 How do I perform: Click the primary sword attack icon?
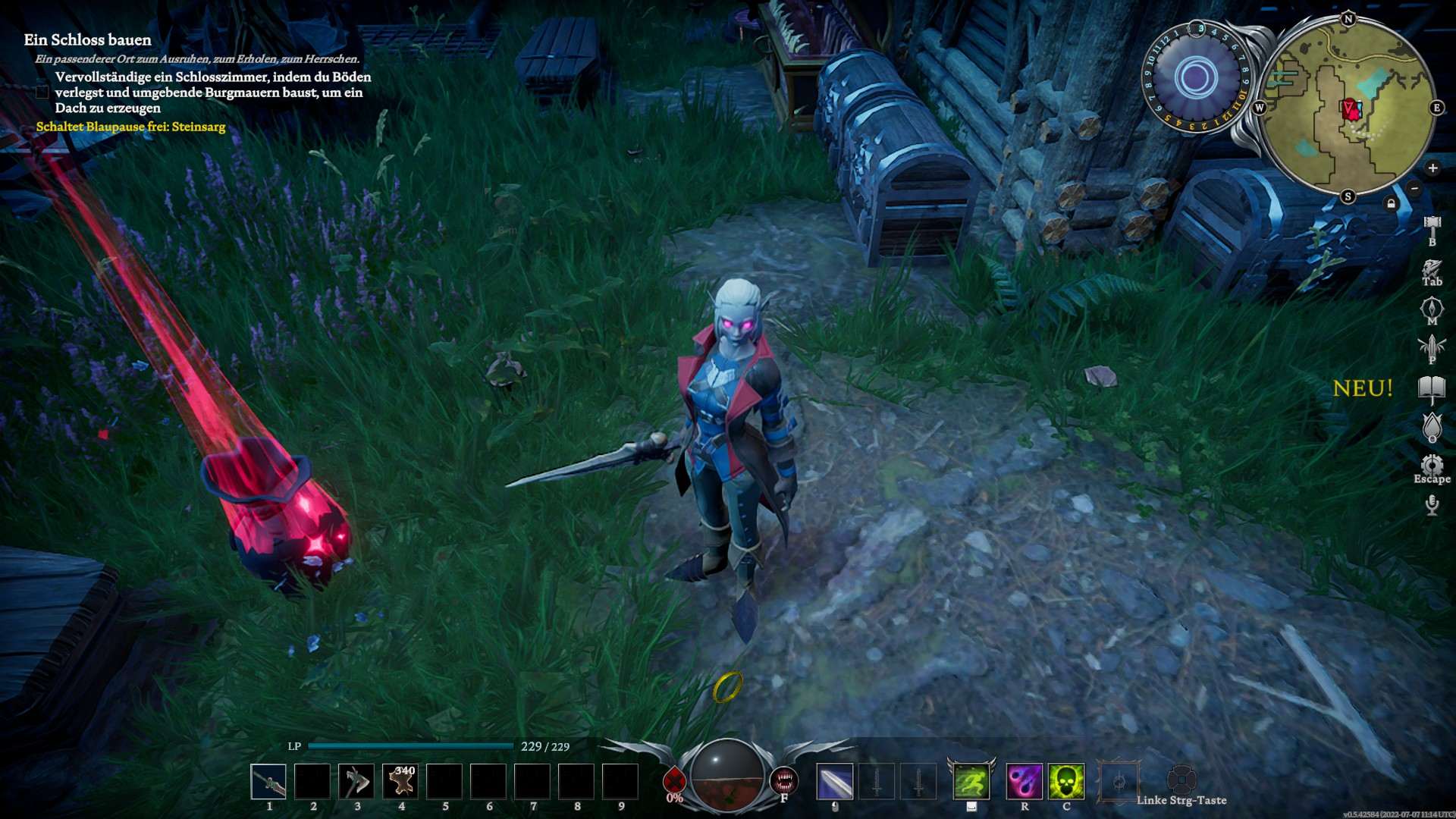(x=835, y=782)
